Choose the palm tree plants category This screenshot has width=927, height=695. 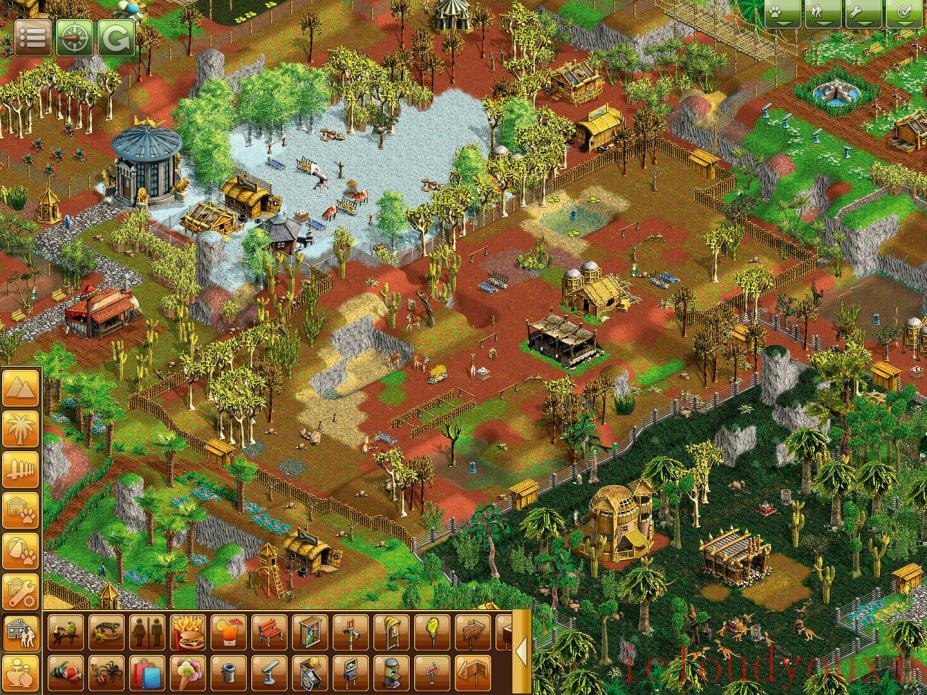click(20, 429)
